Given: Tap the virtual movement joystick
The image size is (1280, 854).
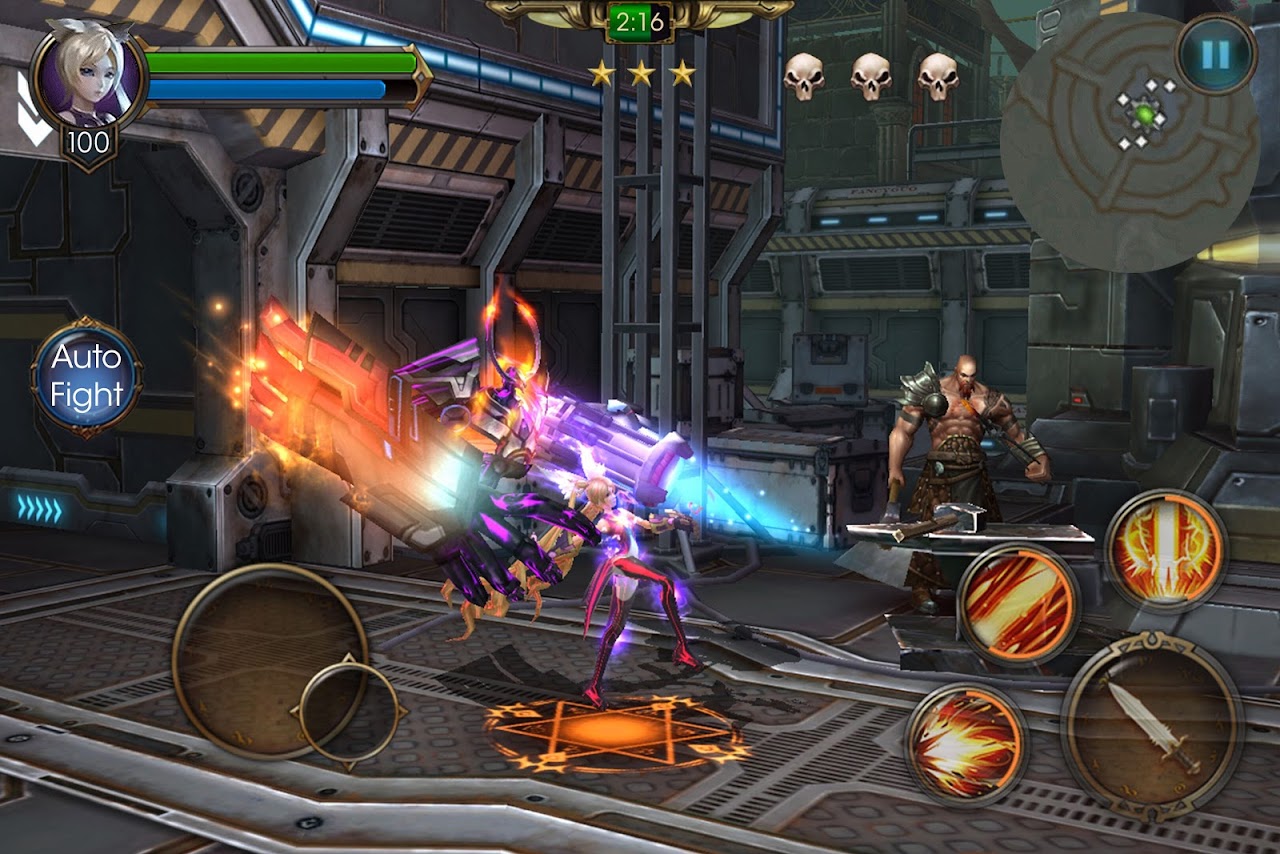Looking at the screenshot, I should 270,661.
